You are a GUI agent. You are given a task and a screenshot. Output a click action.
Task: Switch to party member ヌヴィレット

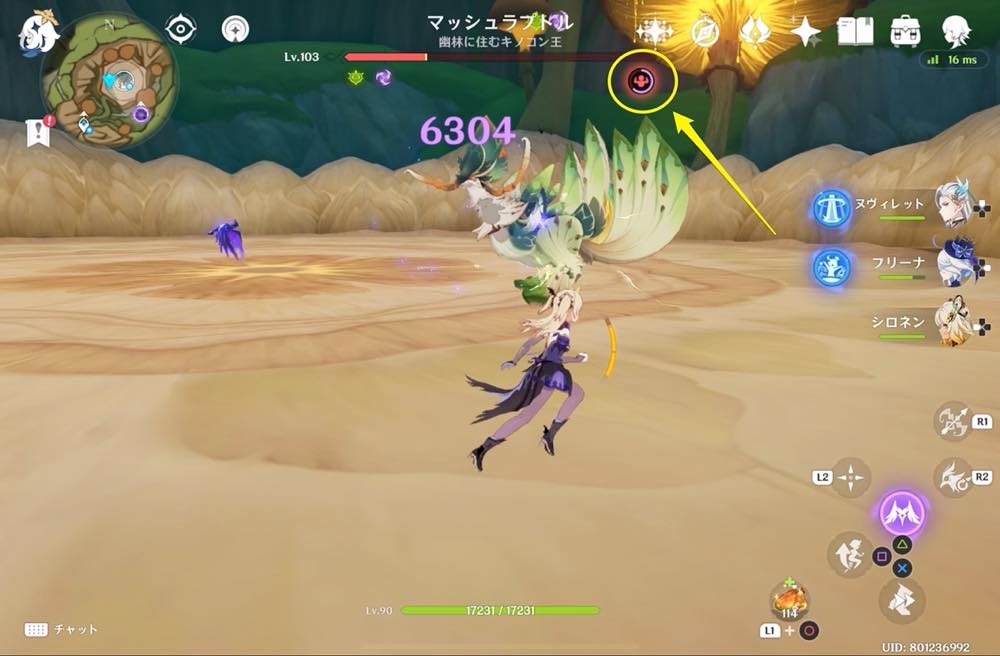click(x=950, y=206)
